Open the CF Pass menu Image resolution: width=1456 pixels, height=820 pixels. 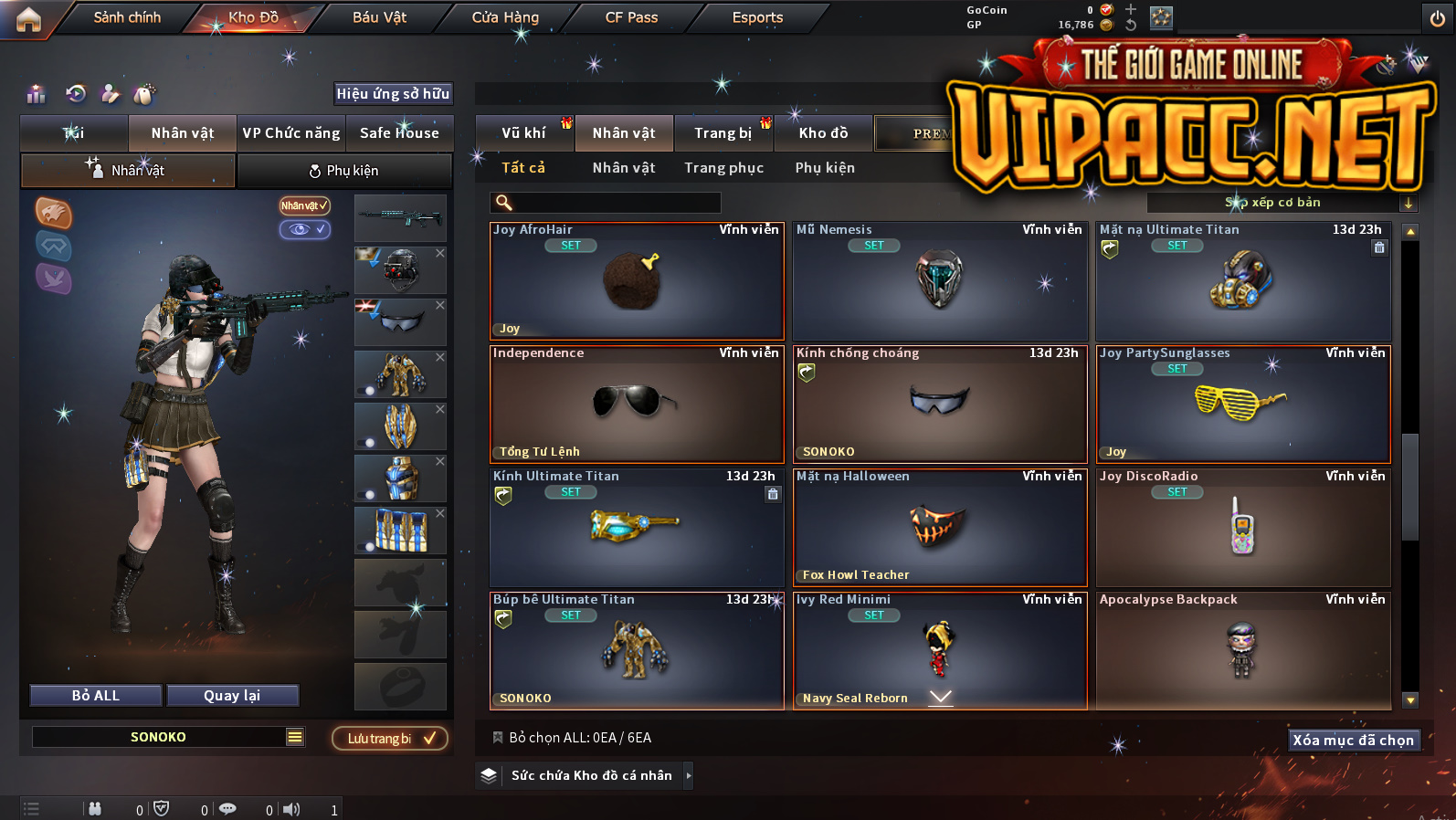click(x=631, y=17)
